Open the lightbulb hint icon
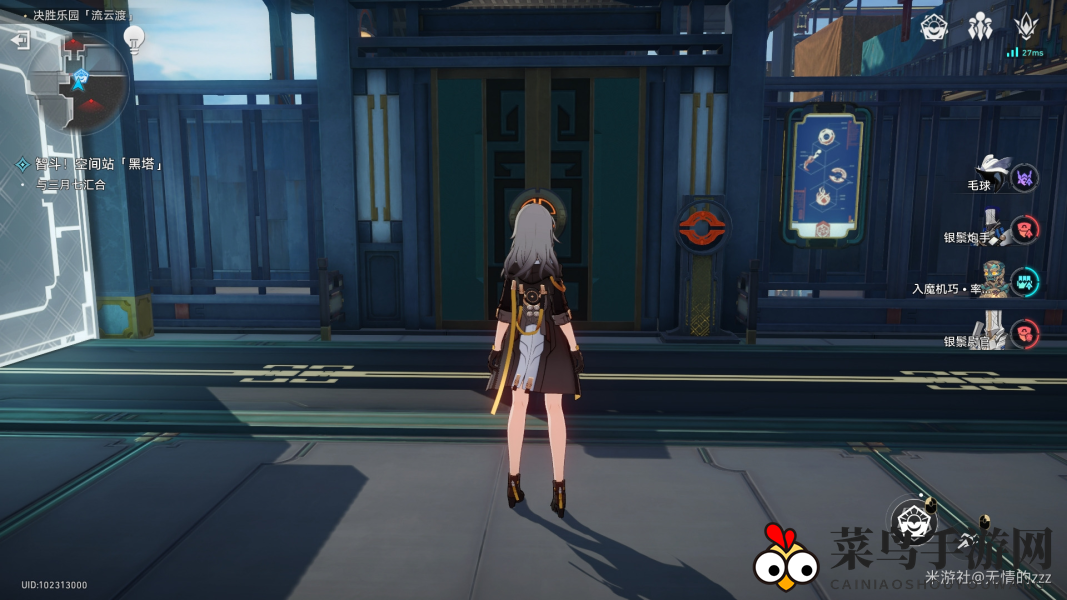This screenshot has width=1067, height=600. coord(134,39)
